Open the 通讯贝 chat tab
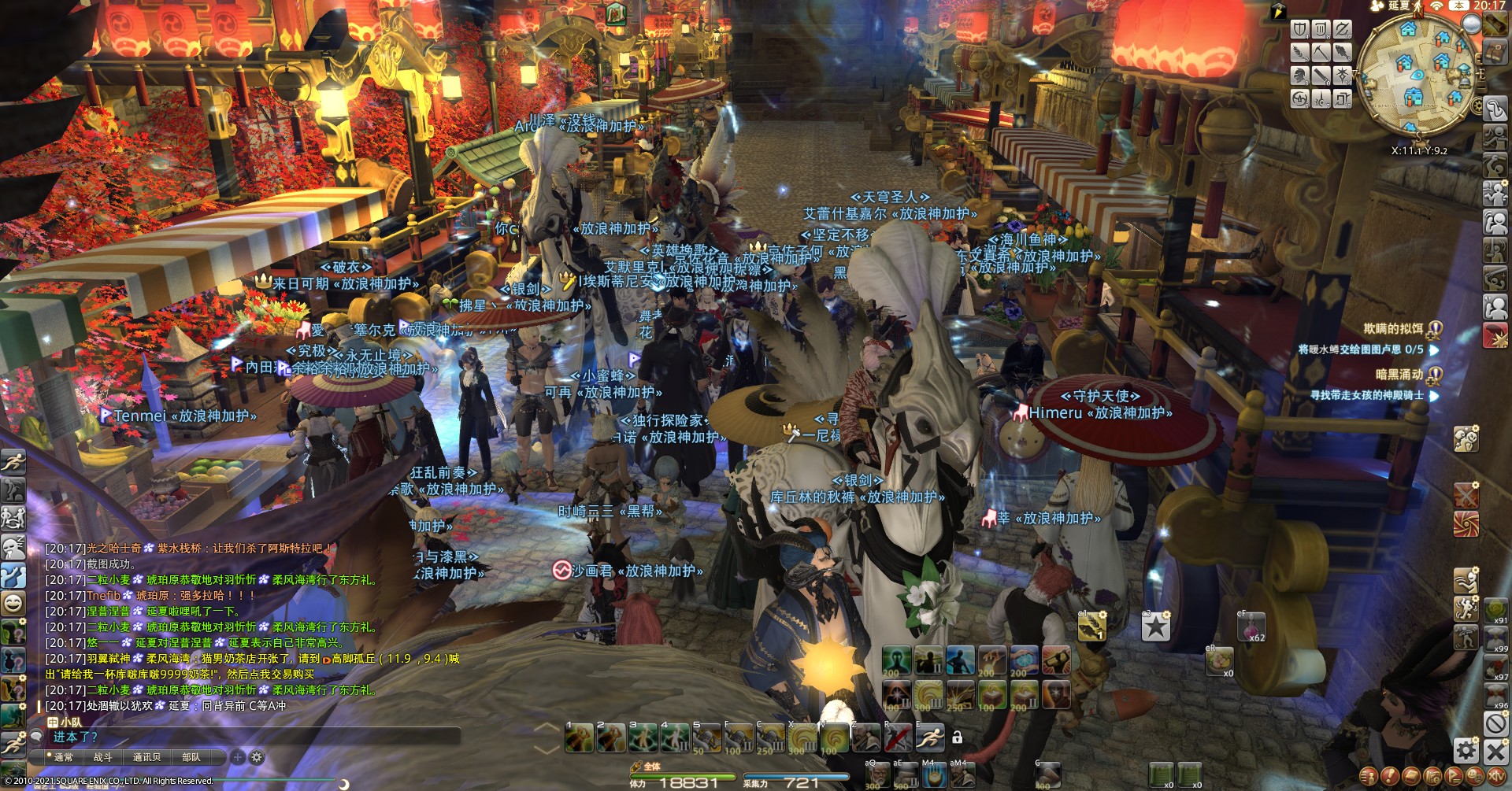This screenshot has height=791, width=1512. [x=146, y=757]
